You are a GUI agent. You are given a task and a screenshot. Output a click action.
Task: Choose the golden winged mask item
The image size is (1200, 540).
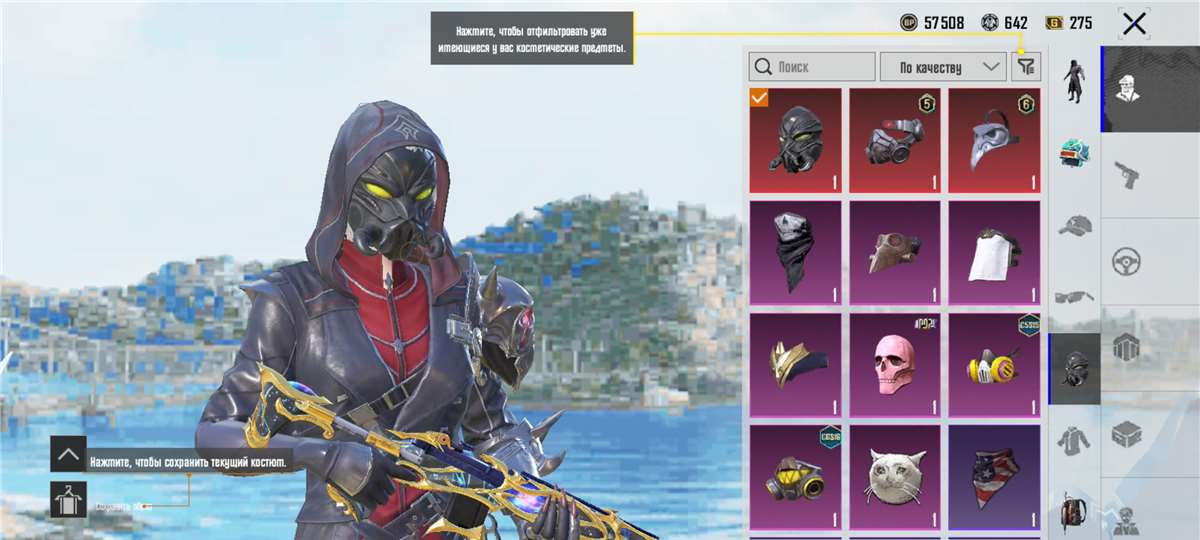click(x=795, y=365)
